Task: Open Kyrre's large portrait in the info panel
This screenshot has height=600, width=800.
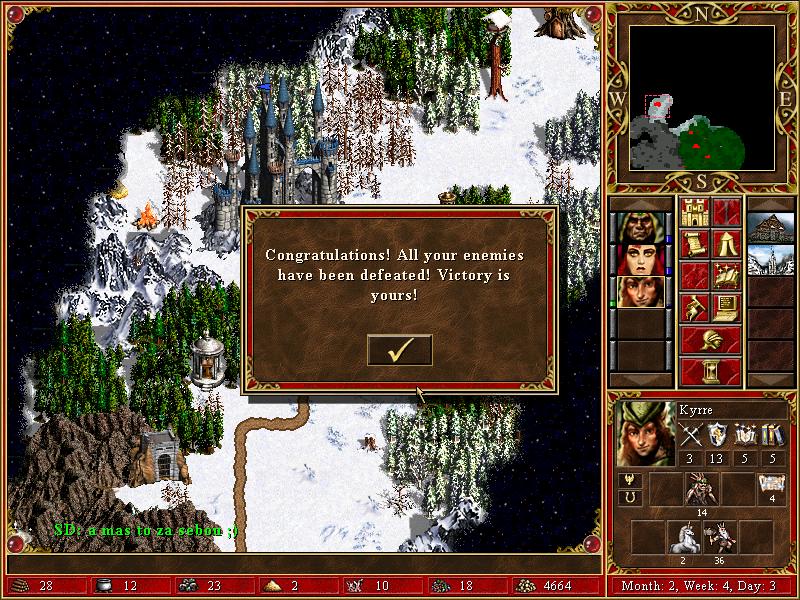Action: coord(645,433)
